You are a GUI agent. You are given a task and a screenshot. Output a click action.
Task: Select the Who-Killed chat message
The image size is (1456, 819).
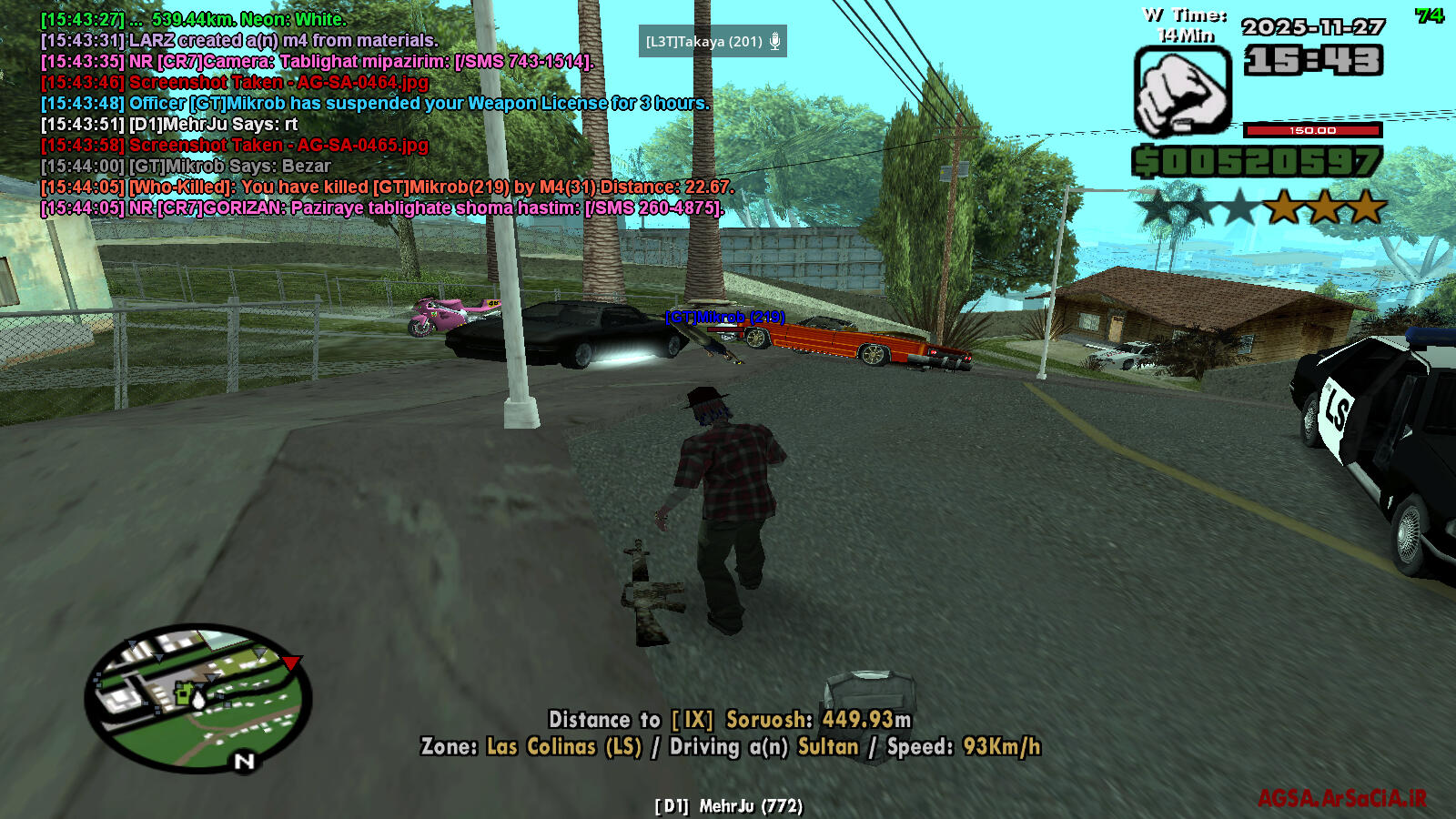pyautogui.click(x=386, y=187)
